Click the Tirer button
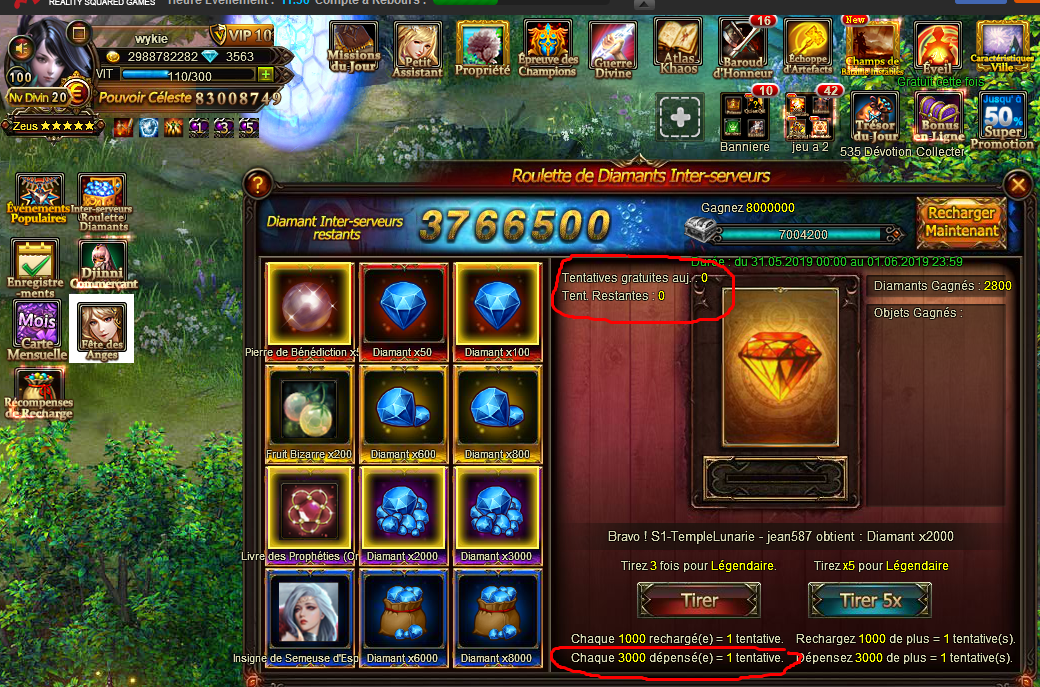1040x687 pixels. pos(699,600)
